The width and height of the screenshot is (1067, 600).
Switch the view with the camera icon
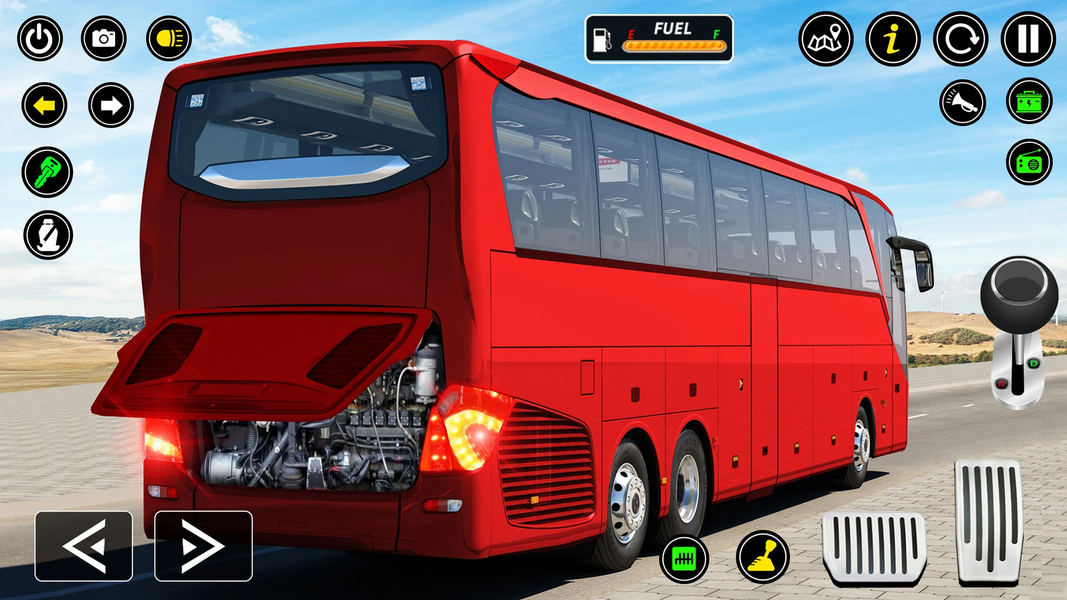pos(104,39)
